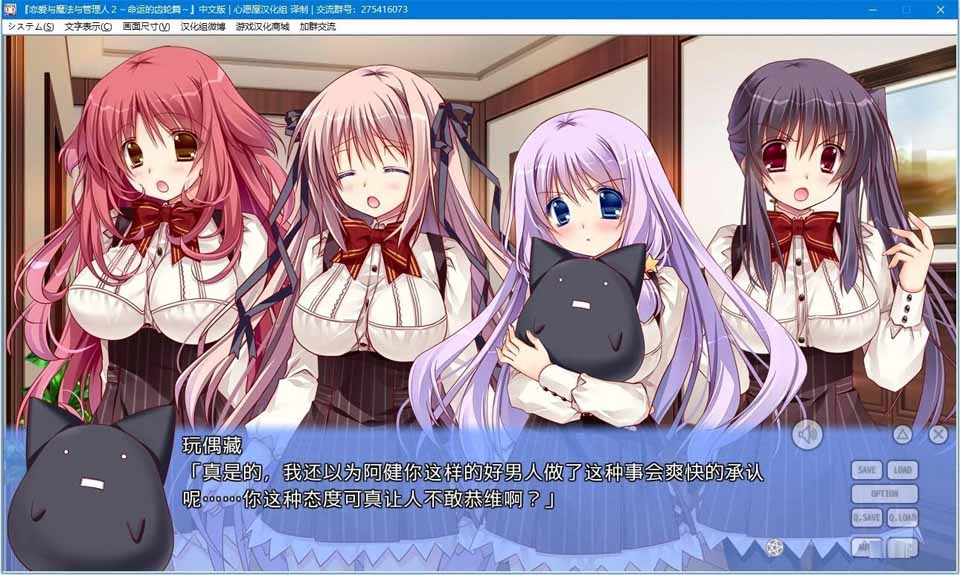This screenshot has width=960, height=575.
Task: Replay voice with the speaker icon
Action: pyautogui.click(x=807, y=434)
